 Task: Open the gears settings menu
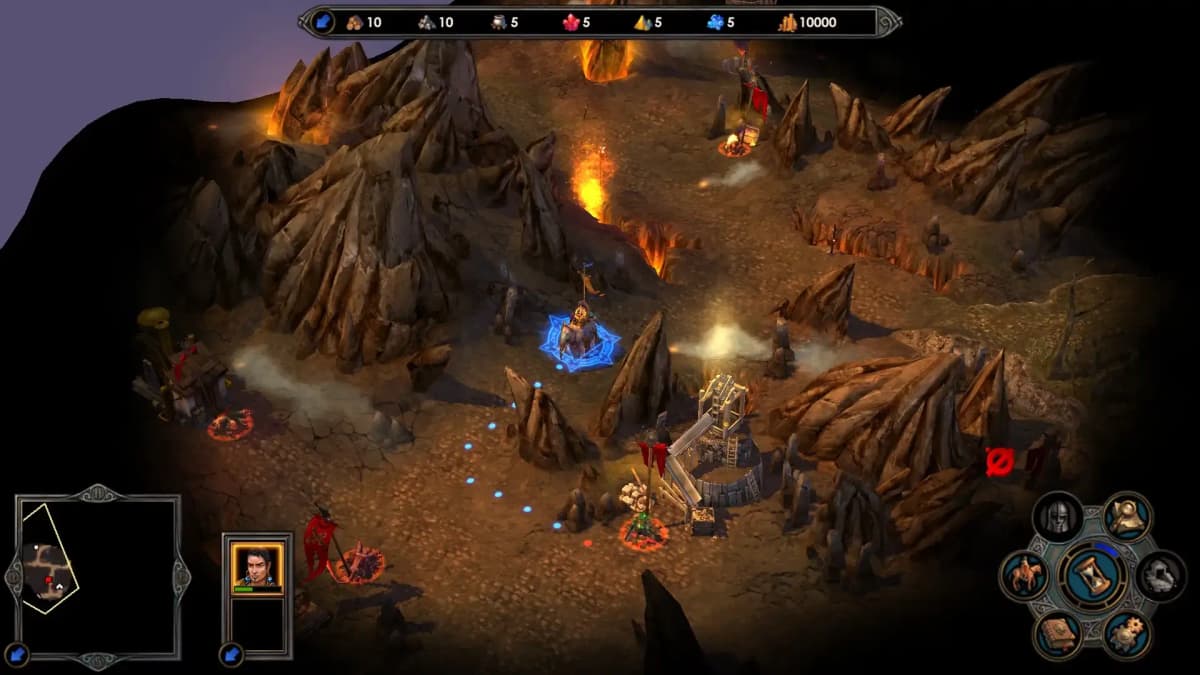(x=1127, y=635)
